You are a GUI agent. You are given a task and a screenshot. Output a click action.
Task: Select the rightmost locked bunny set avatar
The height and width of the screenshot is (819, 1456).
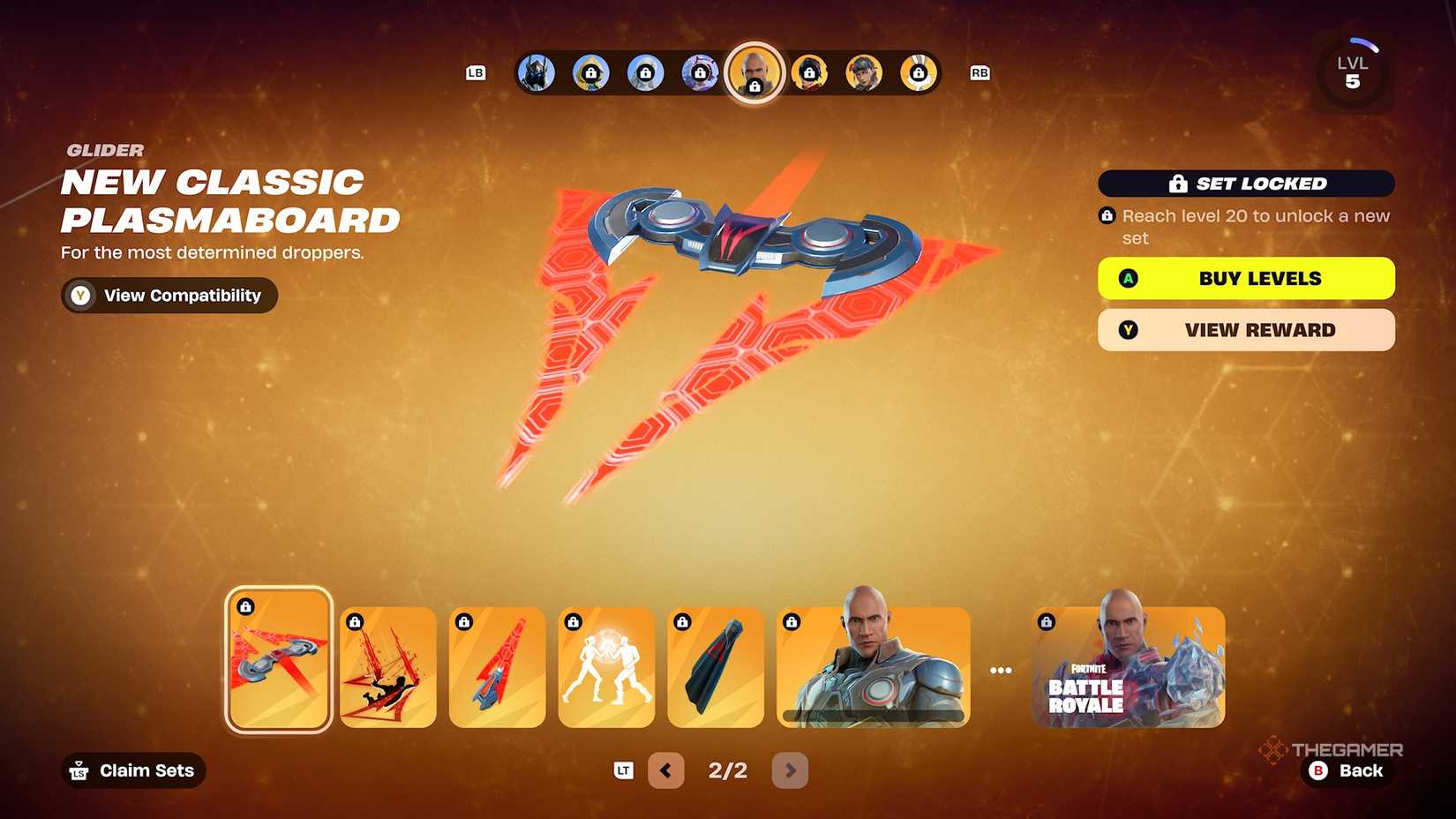click(919, 73)
